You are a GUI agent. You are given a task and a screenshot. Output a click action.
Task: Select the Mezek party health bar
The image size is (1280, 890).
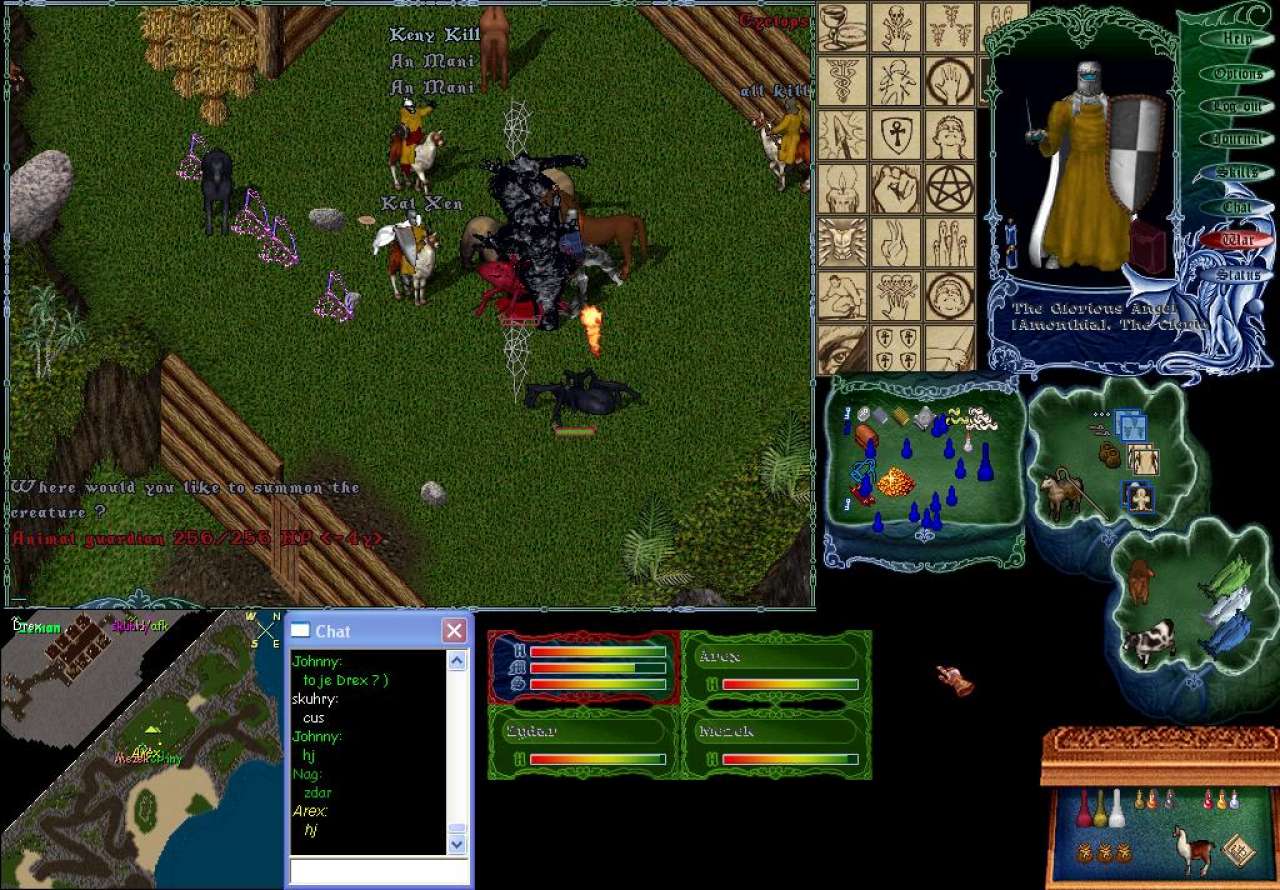[776, 745]
